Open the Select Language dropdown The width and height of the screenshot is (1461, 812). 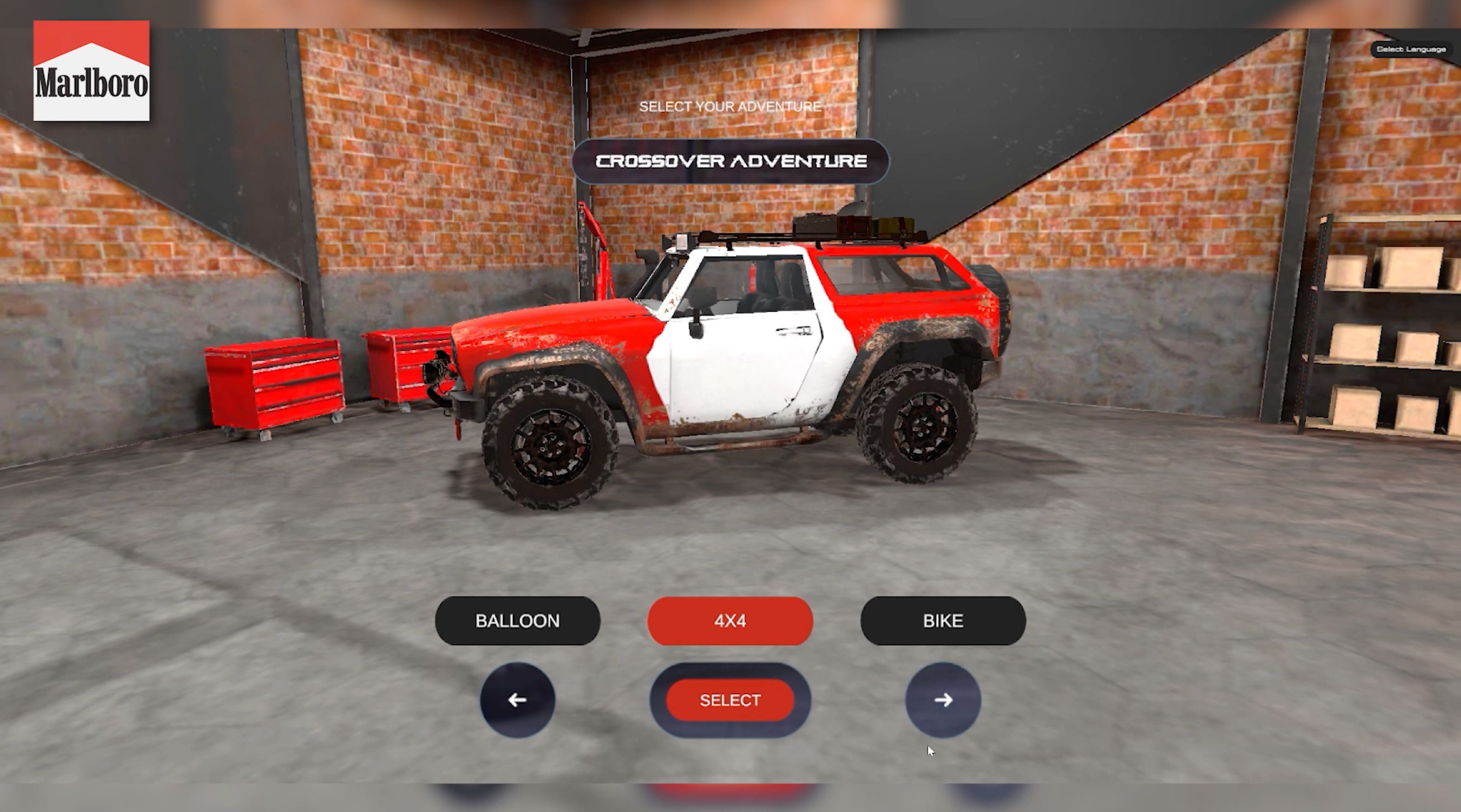(x=1410, y=49)
